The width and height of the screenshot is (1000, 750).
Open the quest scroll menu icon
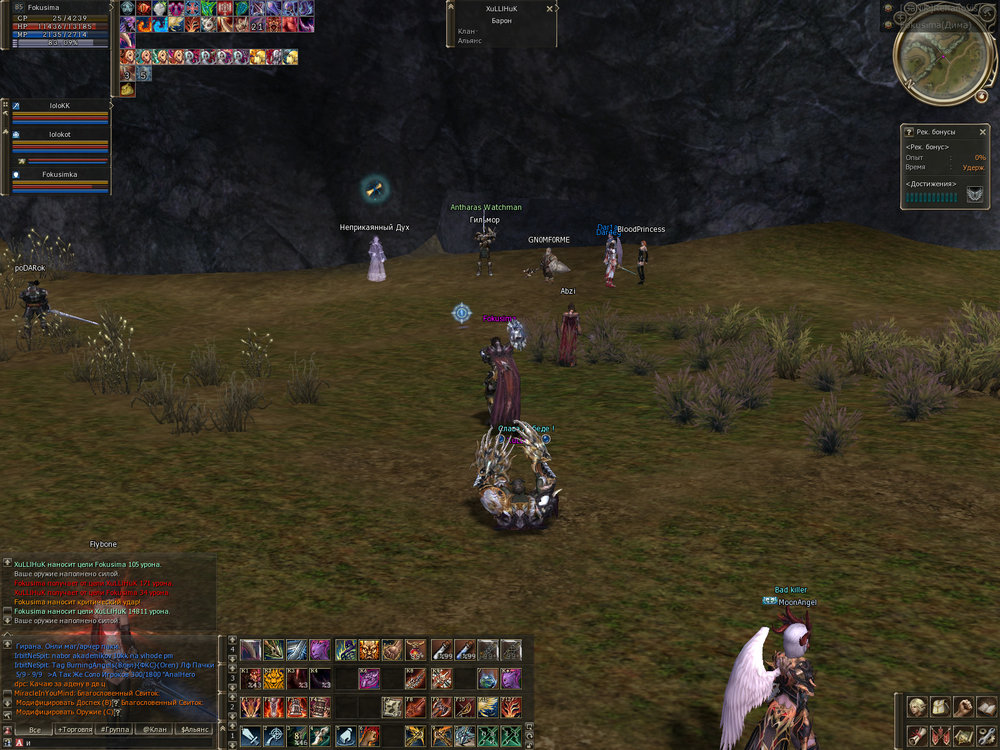[916, 736]
